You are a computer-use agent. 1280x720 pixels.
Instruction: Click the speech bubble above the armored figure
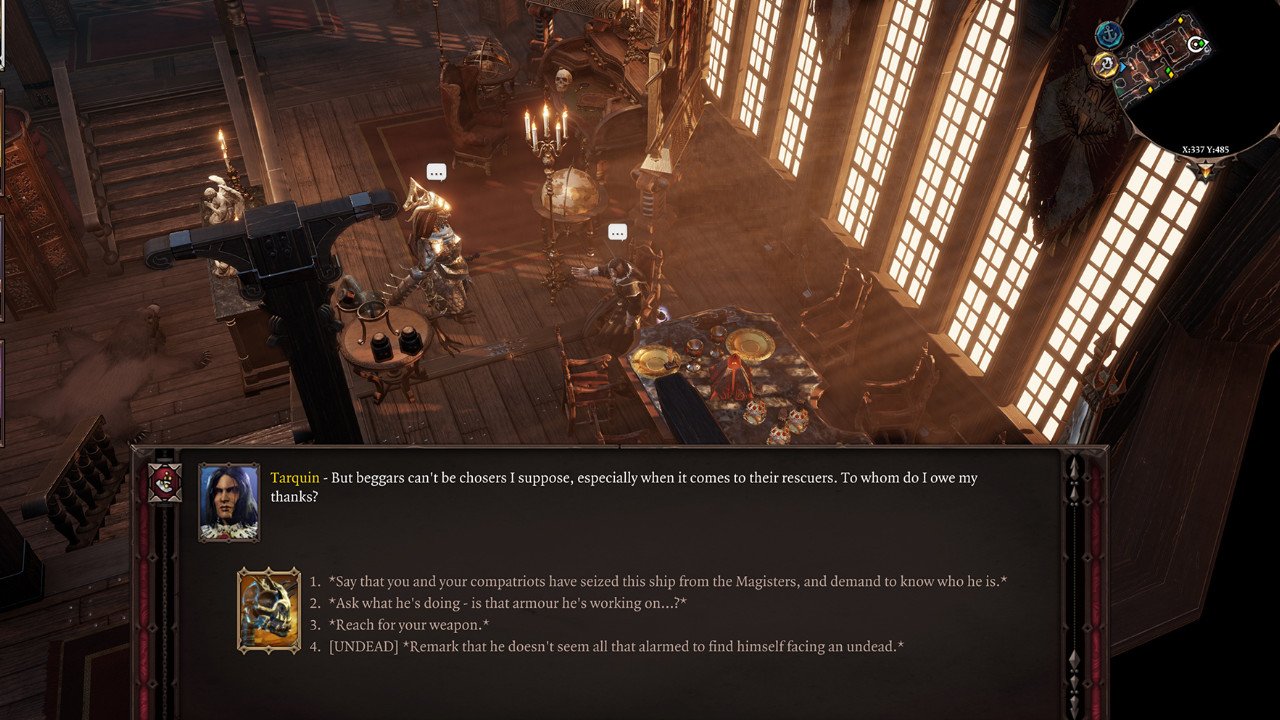(x=435, y=171)
